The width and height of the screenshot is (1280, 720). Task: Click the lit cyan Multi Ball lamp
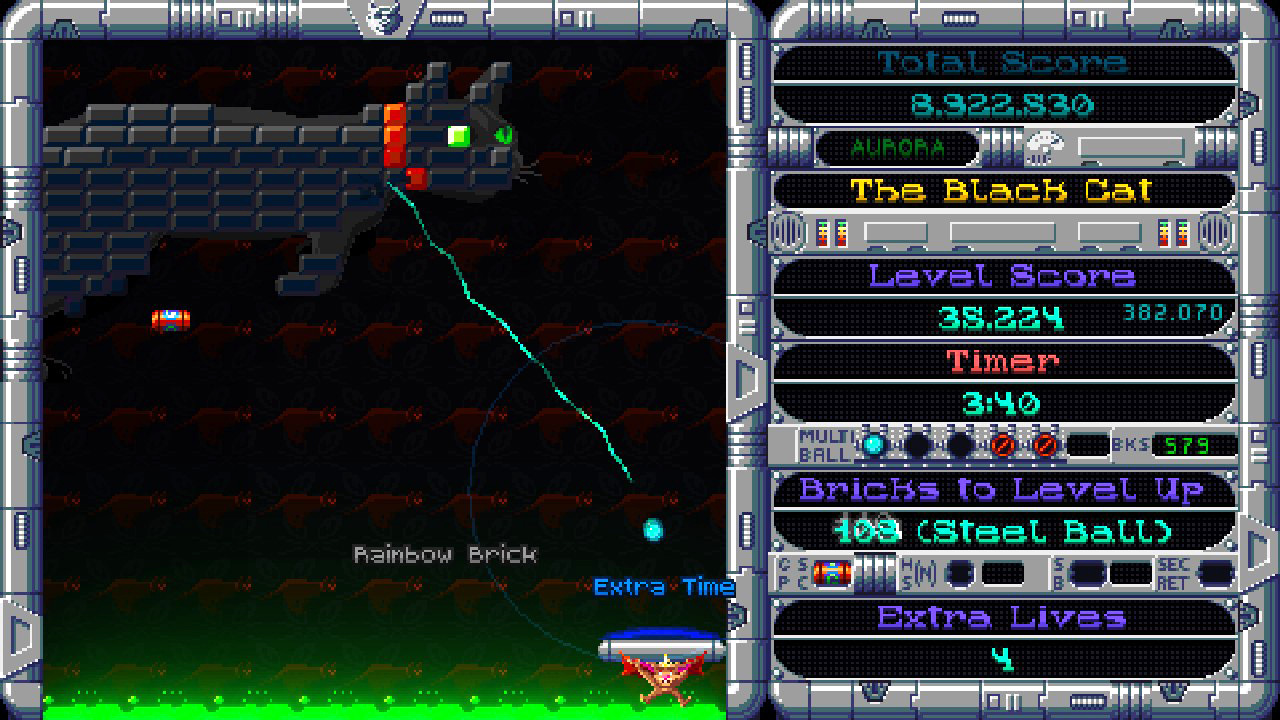(873, 446)
